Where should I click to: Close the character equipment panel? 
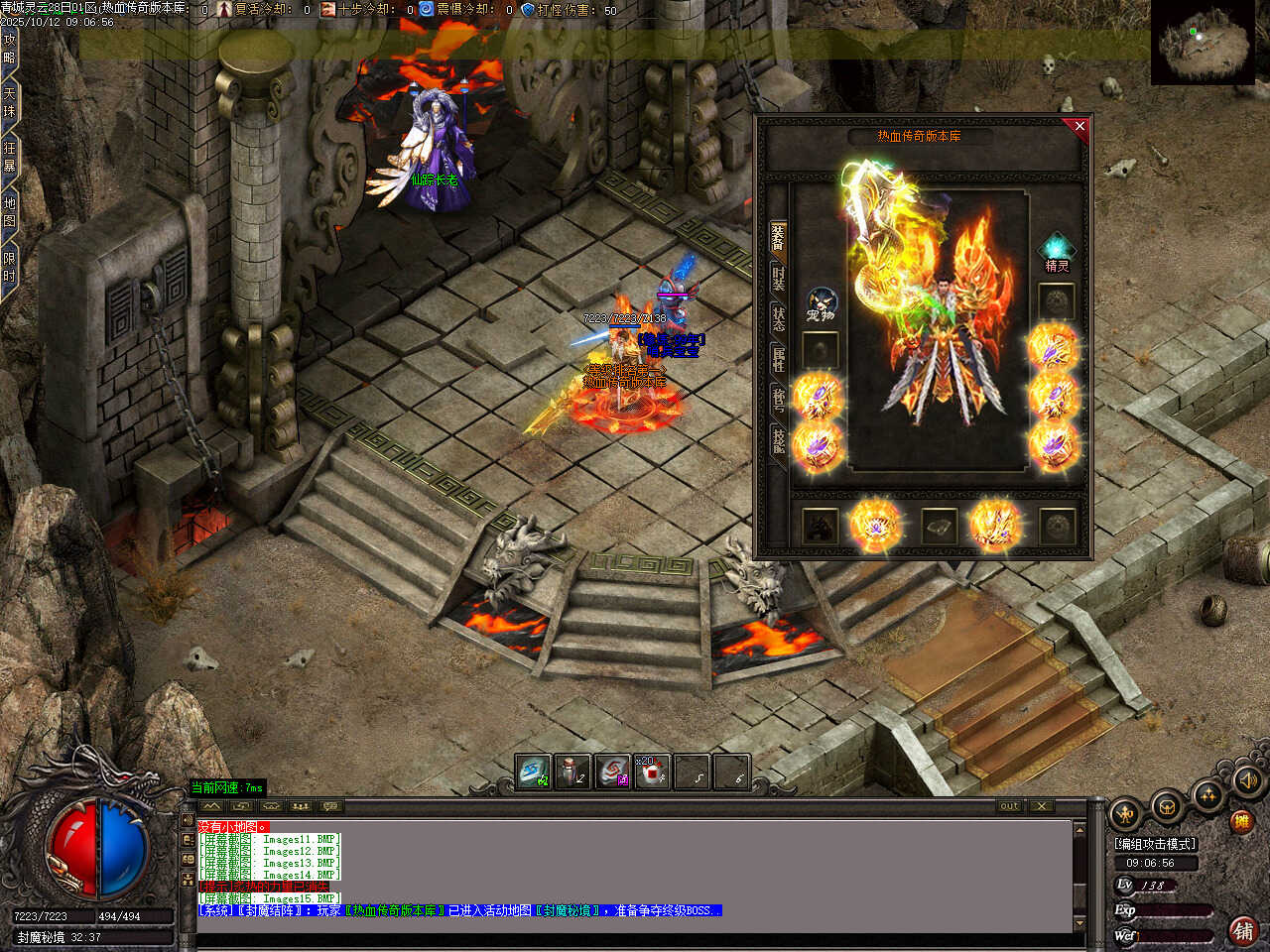coord(1079,126)
